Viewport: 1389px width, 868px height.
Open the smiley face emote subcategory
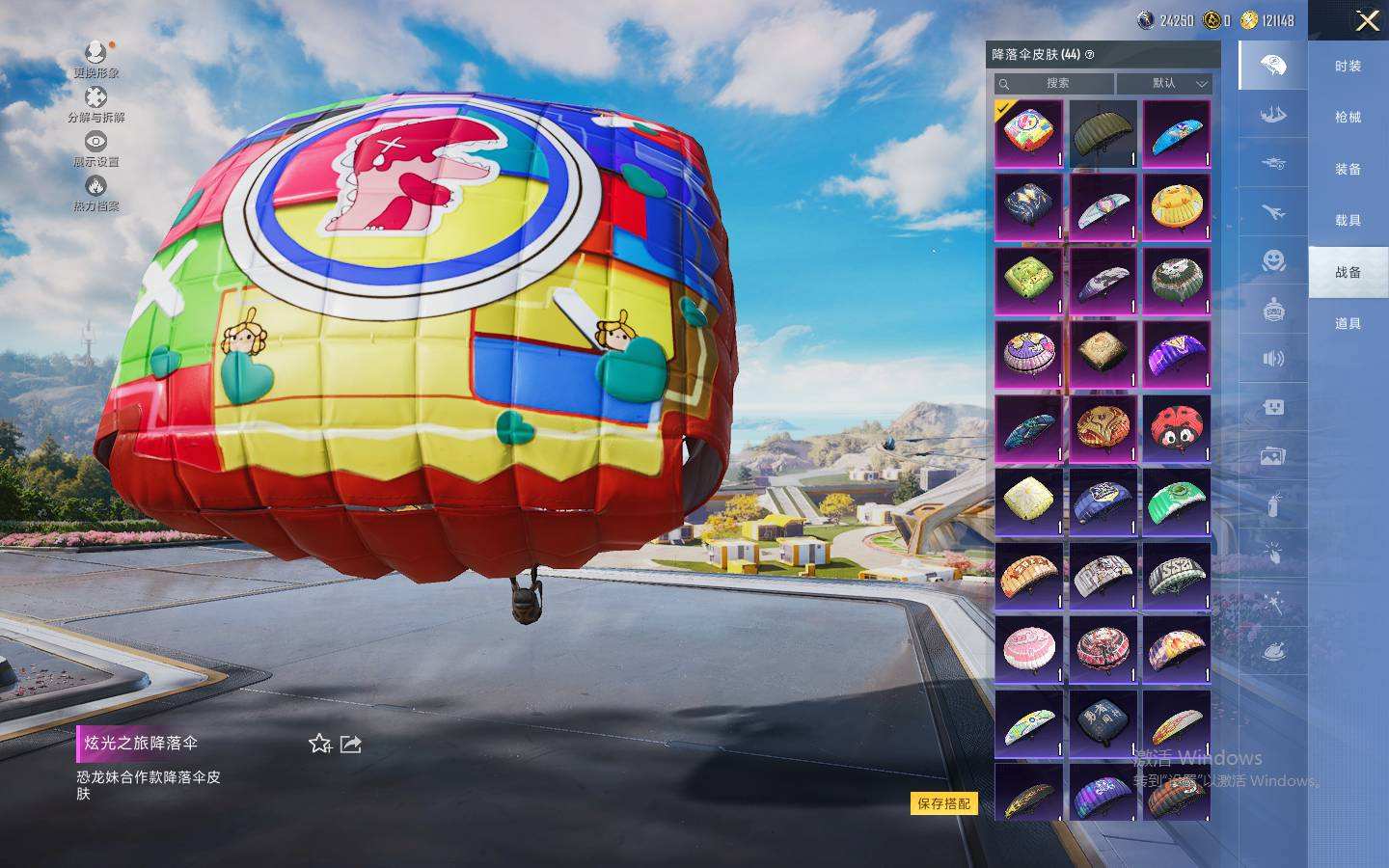click(1273, 260)
